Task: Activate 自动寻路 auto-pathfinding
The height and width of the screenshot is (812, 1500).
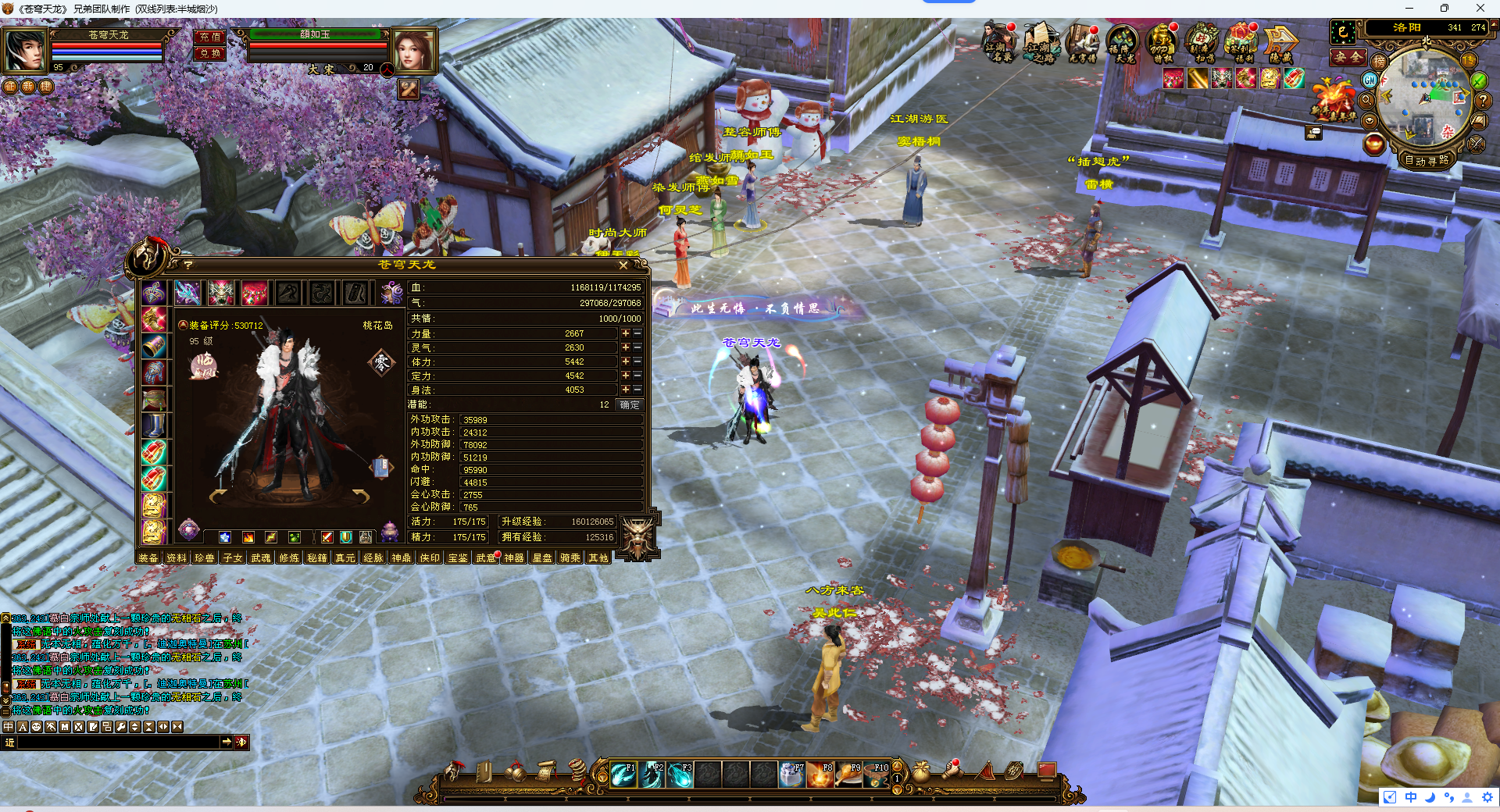Action: pos(1426,161)
